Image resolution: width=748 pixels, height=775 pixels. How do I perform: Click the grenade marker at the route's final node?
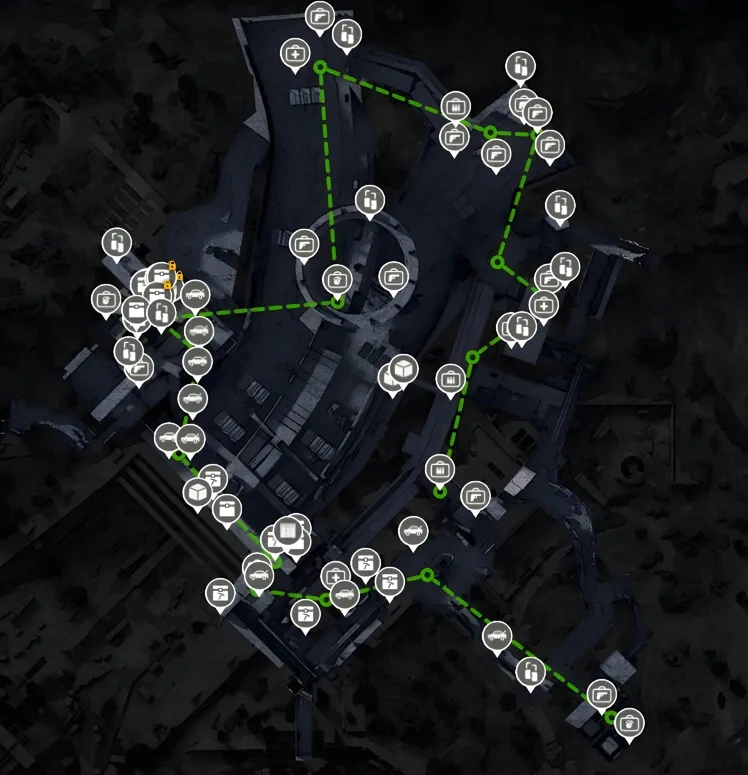(x=629, y=720)
